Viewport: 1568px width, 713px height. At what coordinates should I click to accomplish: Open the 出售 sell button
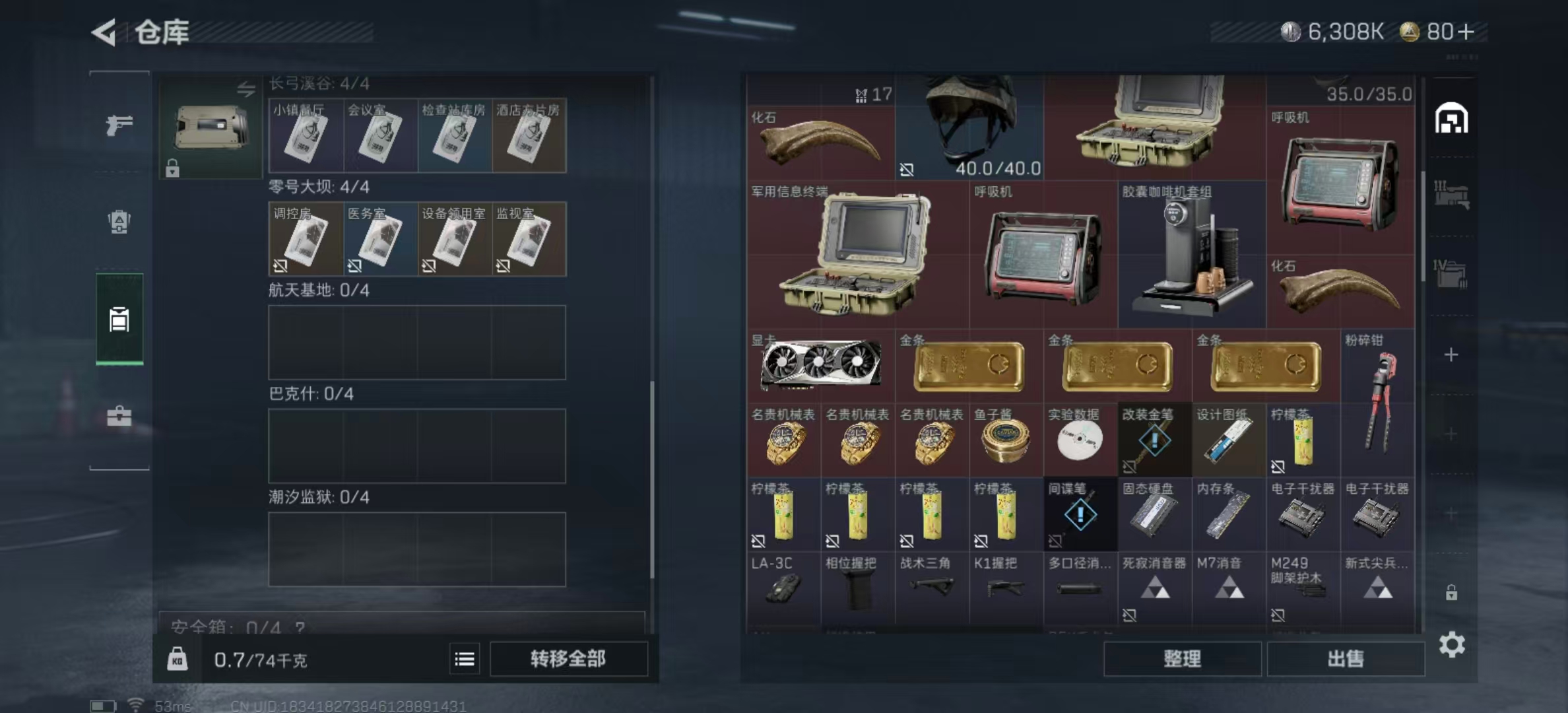pos(1345,658)
